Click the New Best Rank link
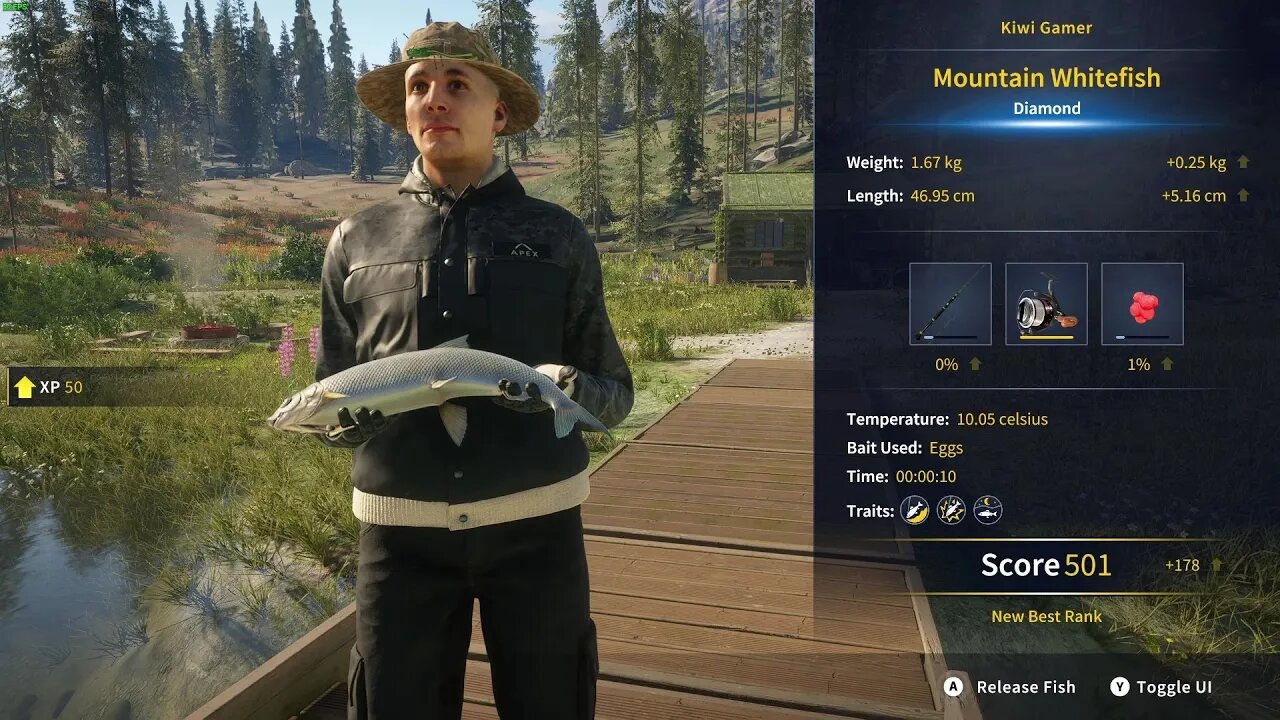This screenshot has width=1280, height=720. (1046, 616)
